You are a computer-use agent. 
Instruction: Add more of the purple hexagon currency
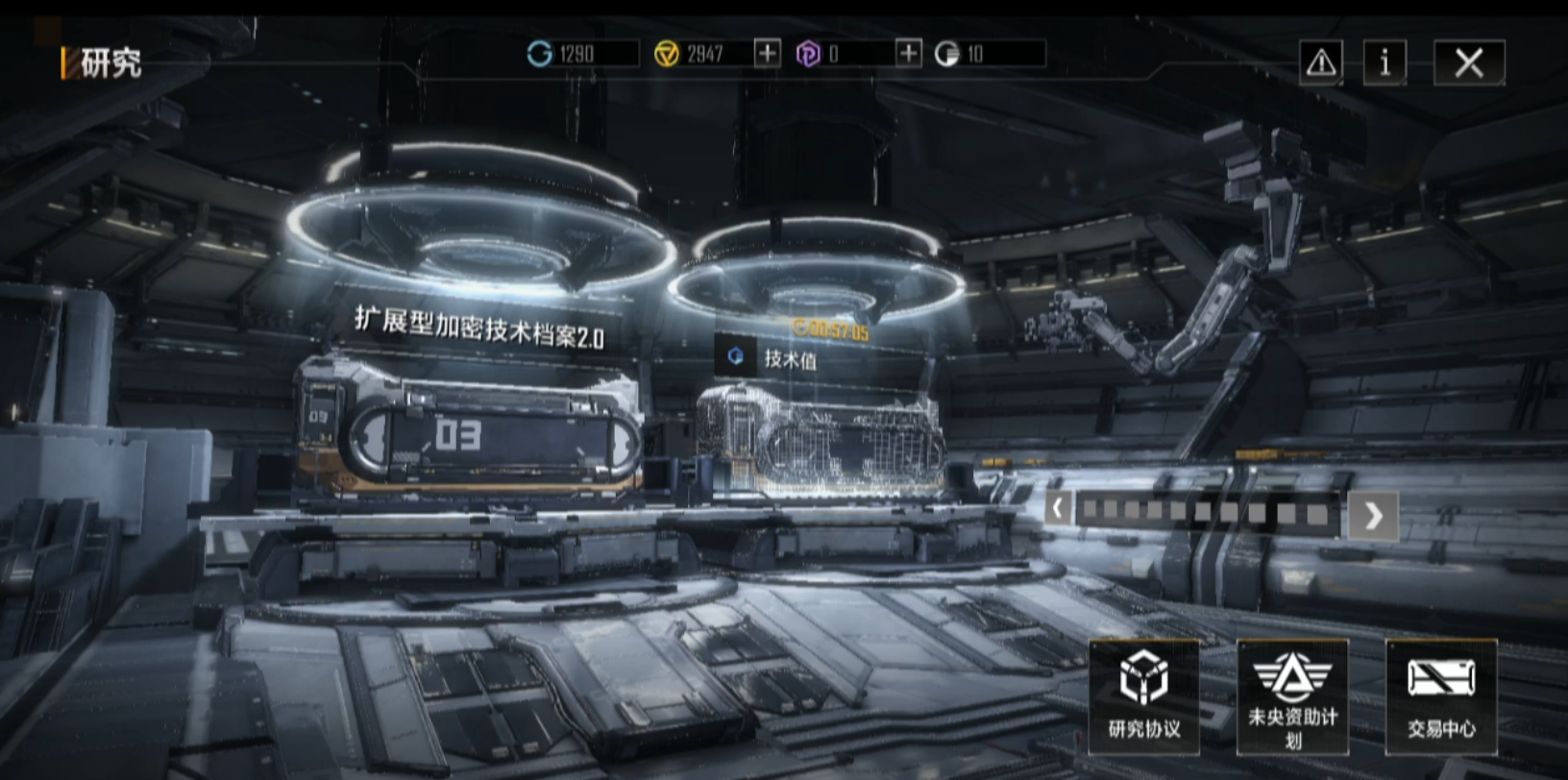tap(908, 54)
